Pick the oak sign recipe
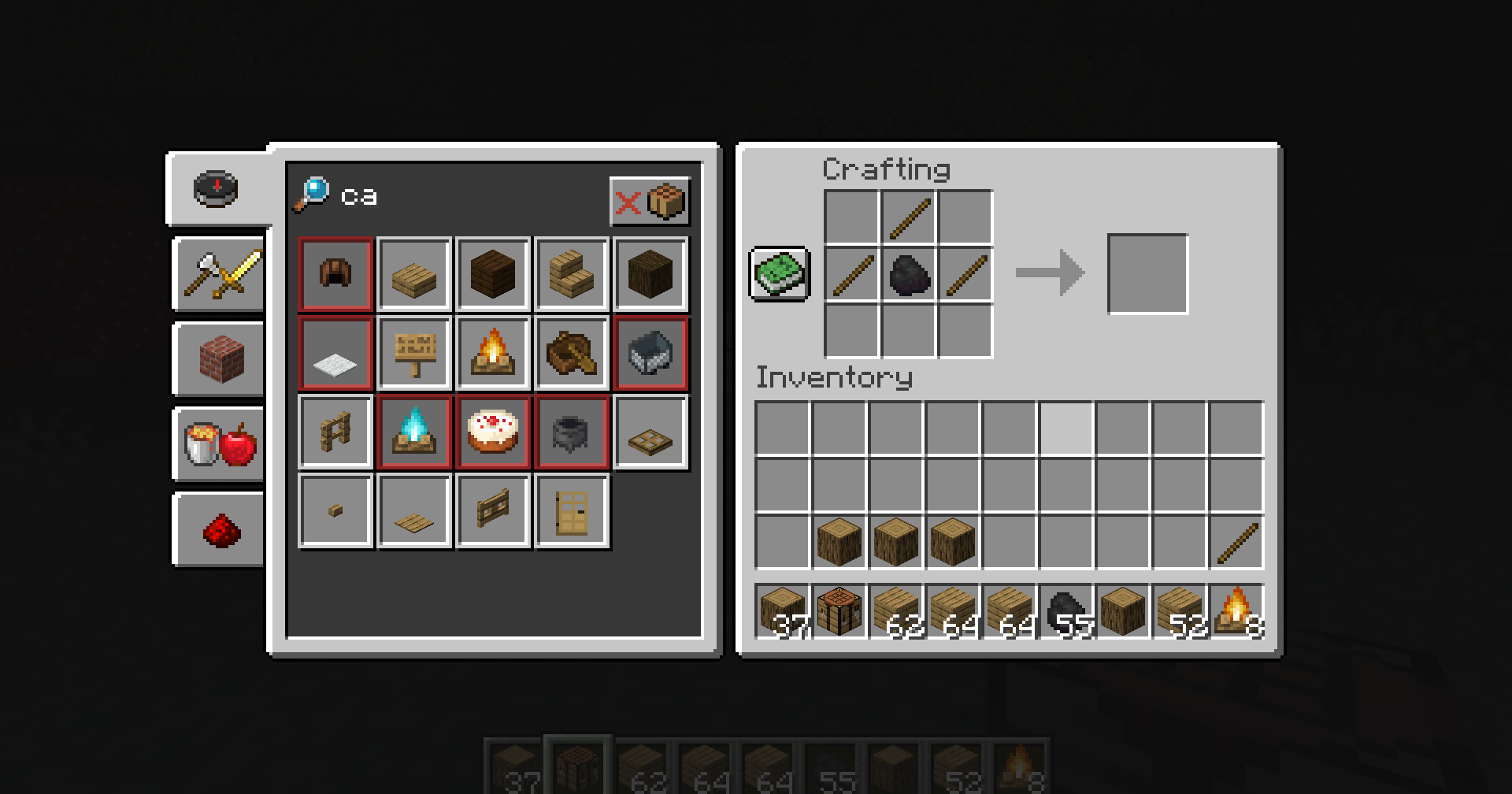The width and height of the screenshot is (1512, 794). tap(414, 353)
